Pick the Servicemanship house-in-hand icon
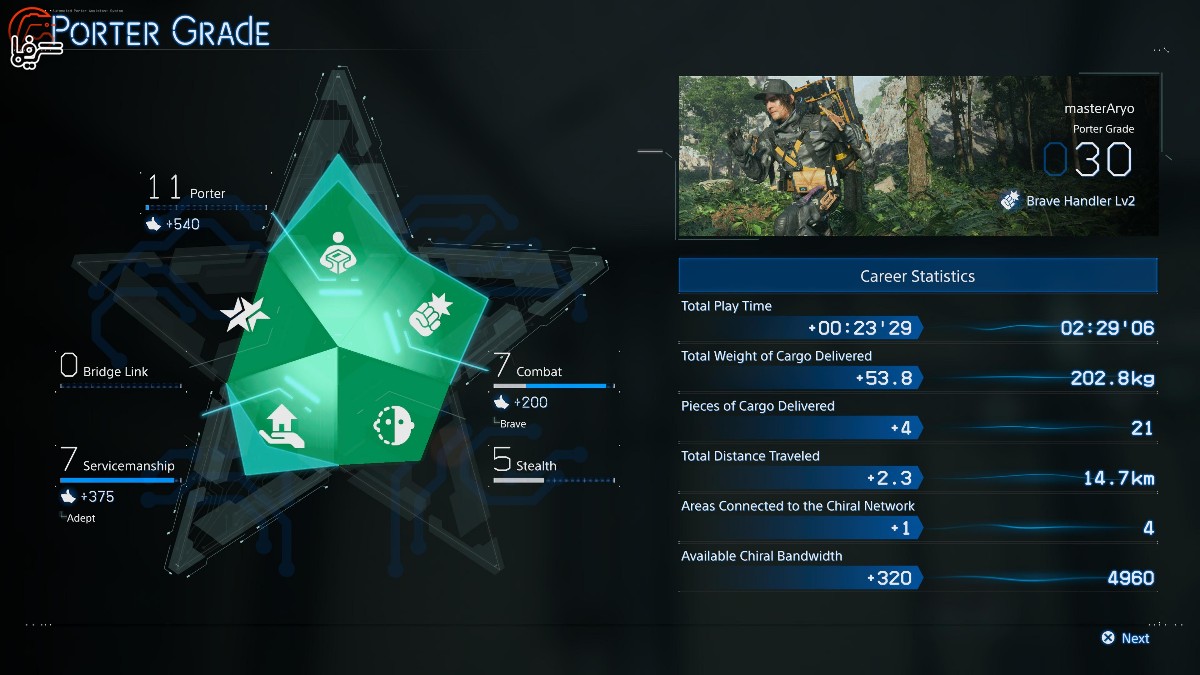 (280, 427)
